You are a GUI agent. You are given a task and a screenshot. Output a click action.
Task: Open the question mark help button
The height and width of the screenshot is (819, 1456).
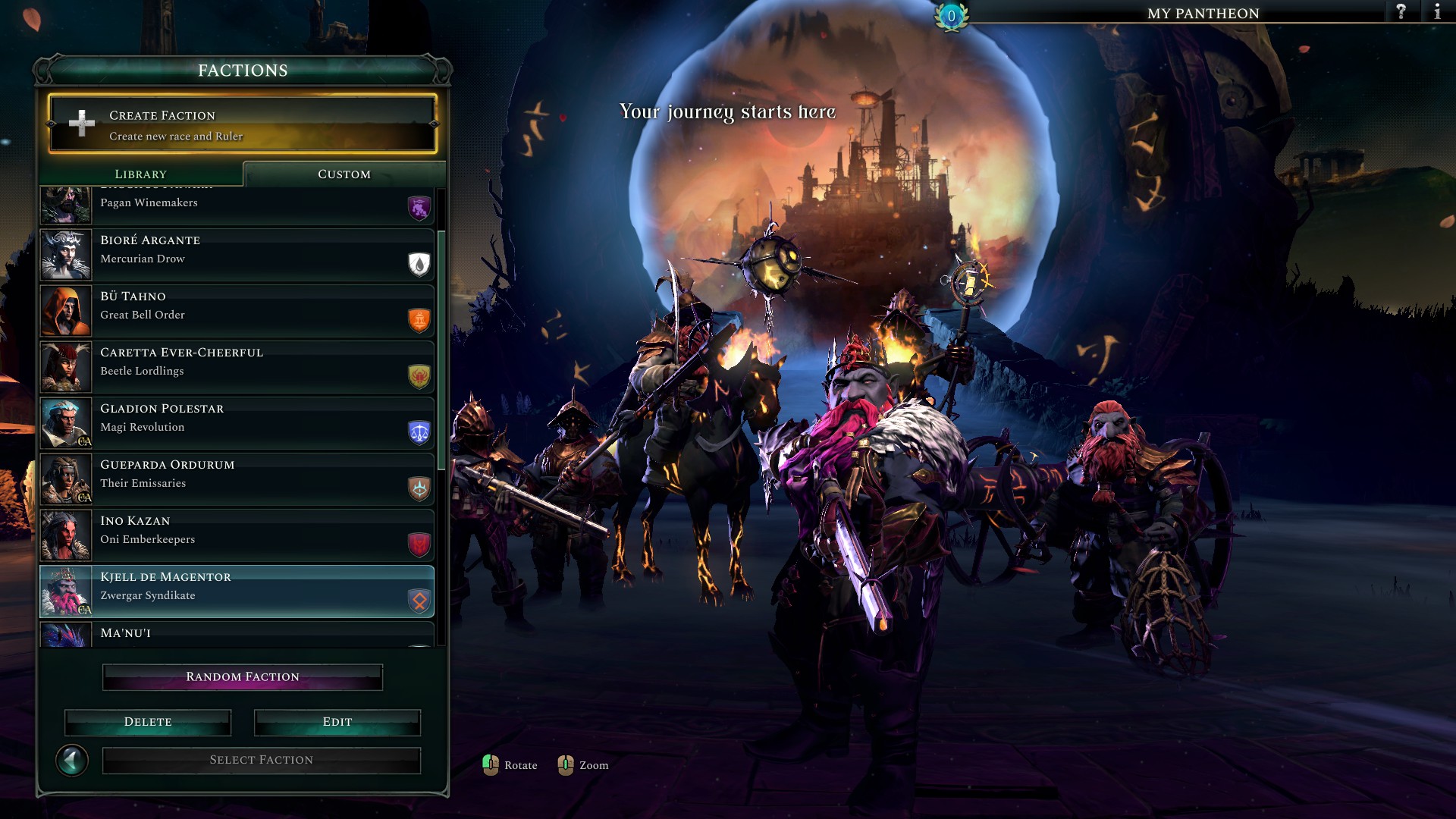point(1401,12)
